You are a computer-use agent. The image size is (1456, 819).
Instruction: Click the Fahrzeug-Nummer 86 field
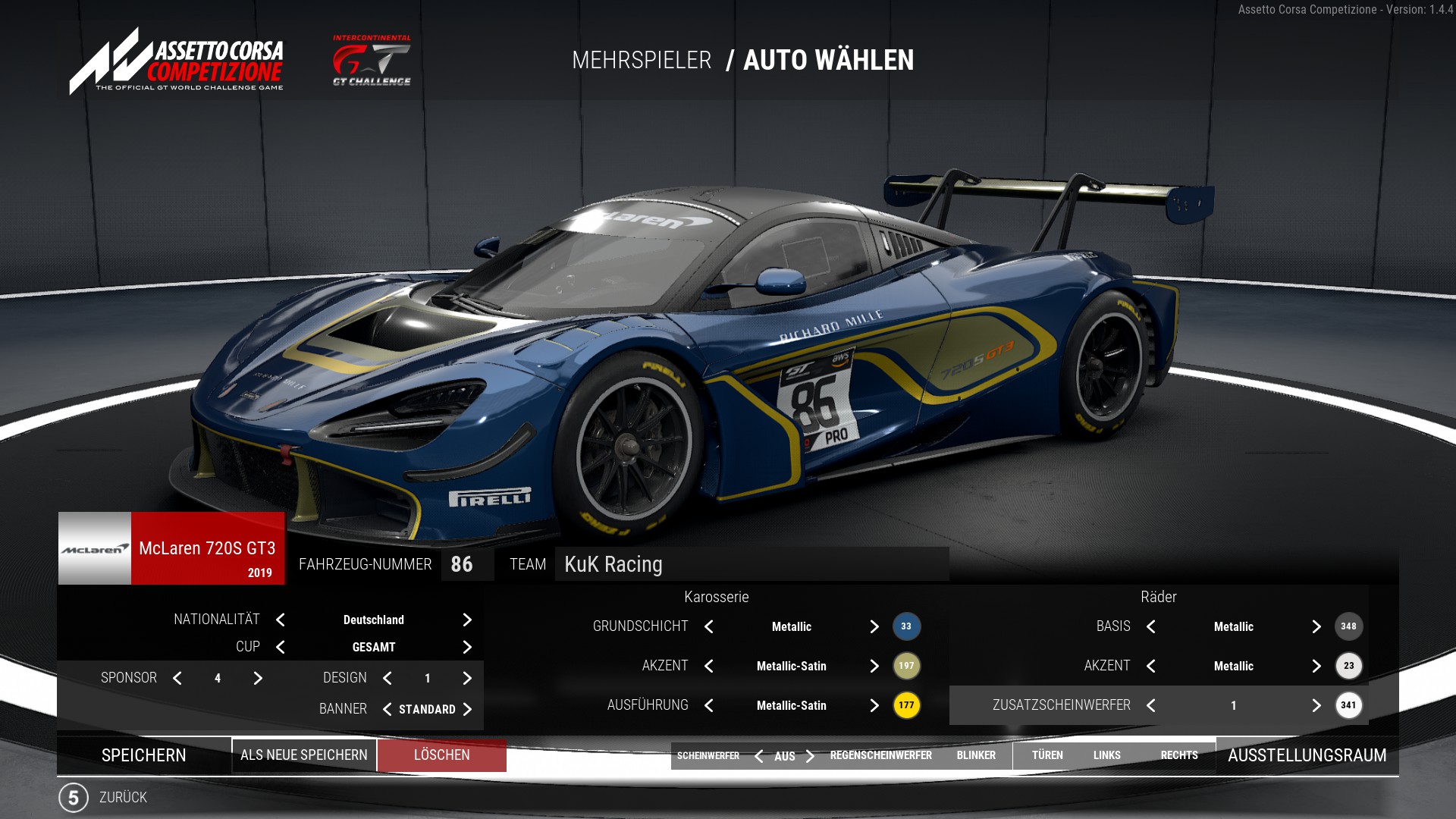(x=462, y=564)
